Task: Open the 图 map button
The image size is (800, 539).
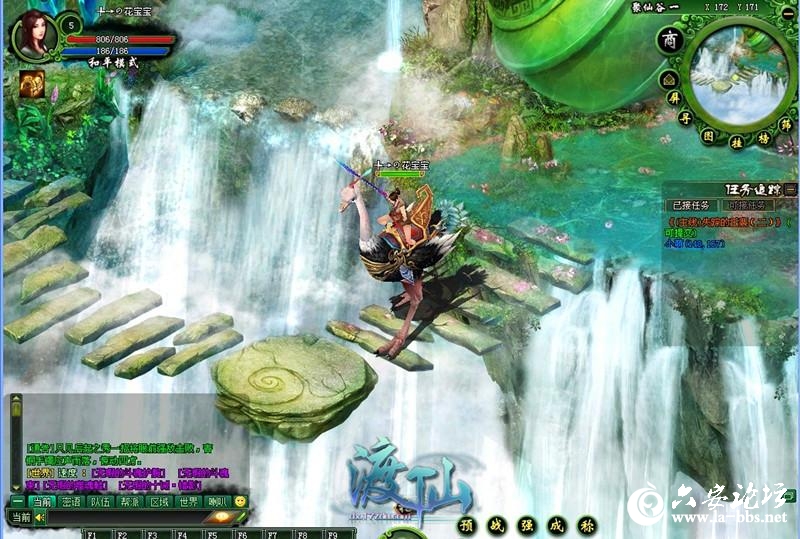Action: (708, 134)
